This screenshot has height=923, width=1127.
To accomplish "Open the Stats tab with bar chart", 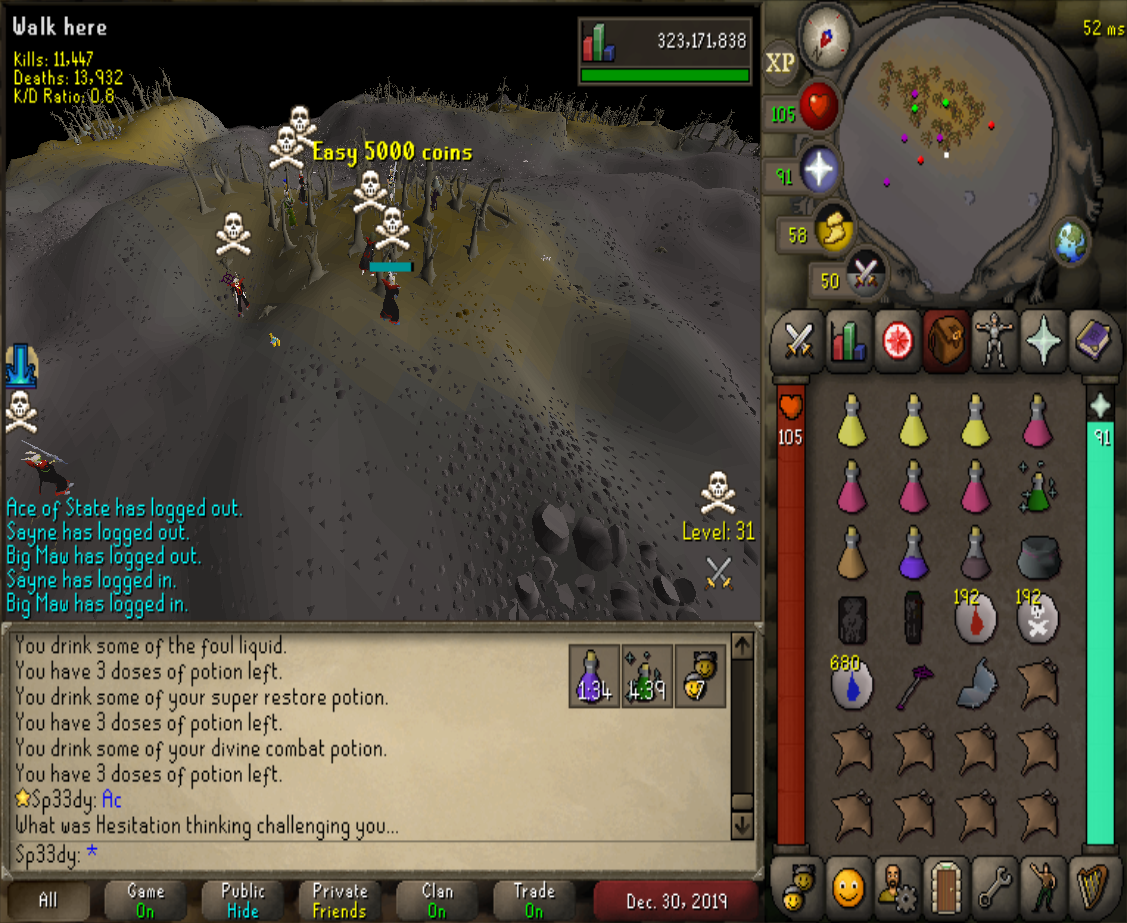I will click(x=848, y=340).
